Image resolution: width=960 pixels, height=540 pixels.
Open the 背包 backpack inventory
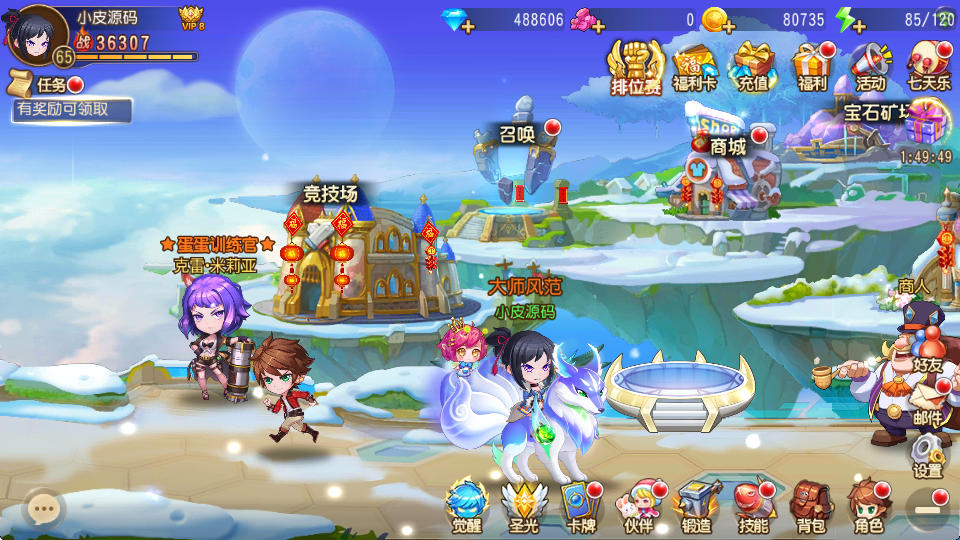click(x=810, y=506)
